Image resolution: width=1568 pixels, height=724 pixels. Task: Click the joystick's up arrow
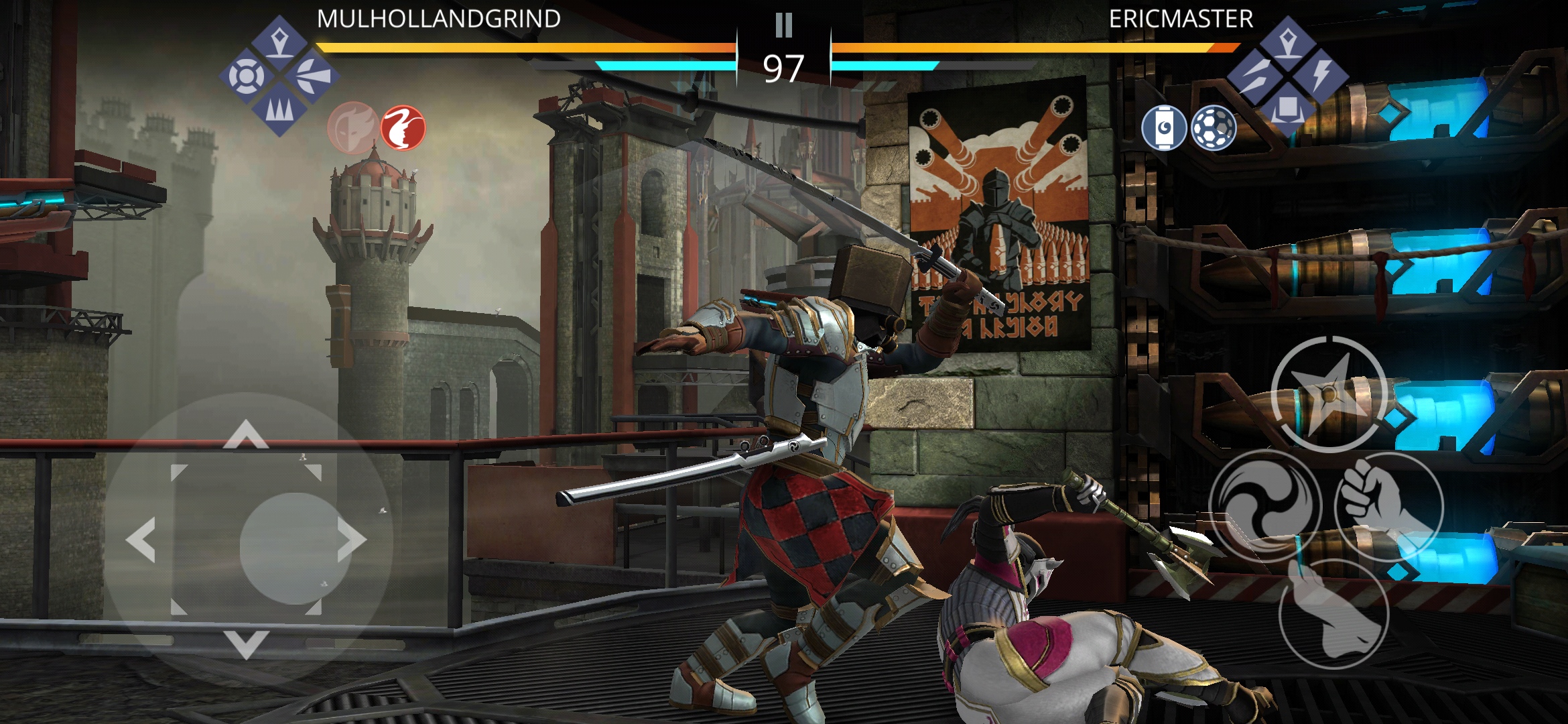[246, 434]
